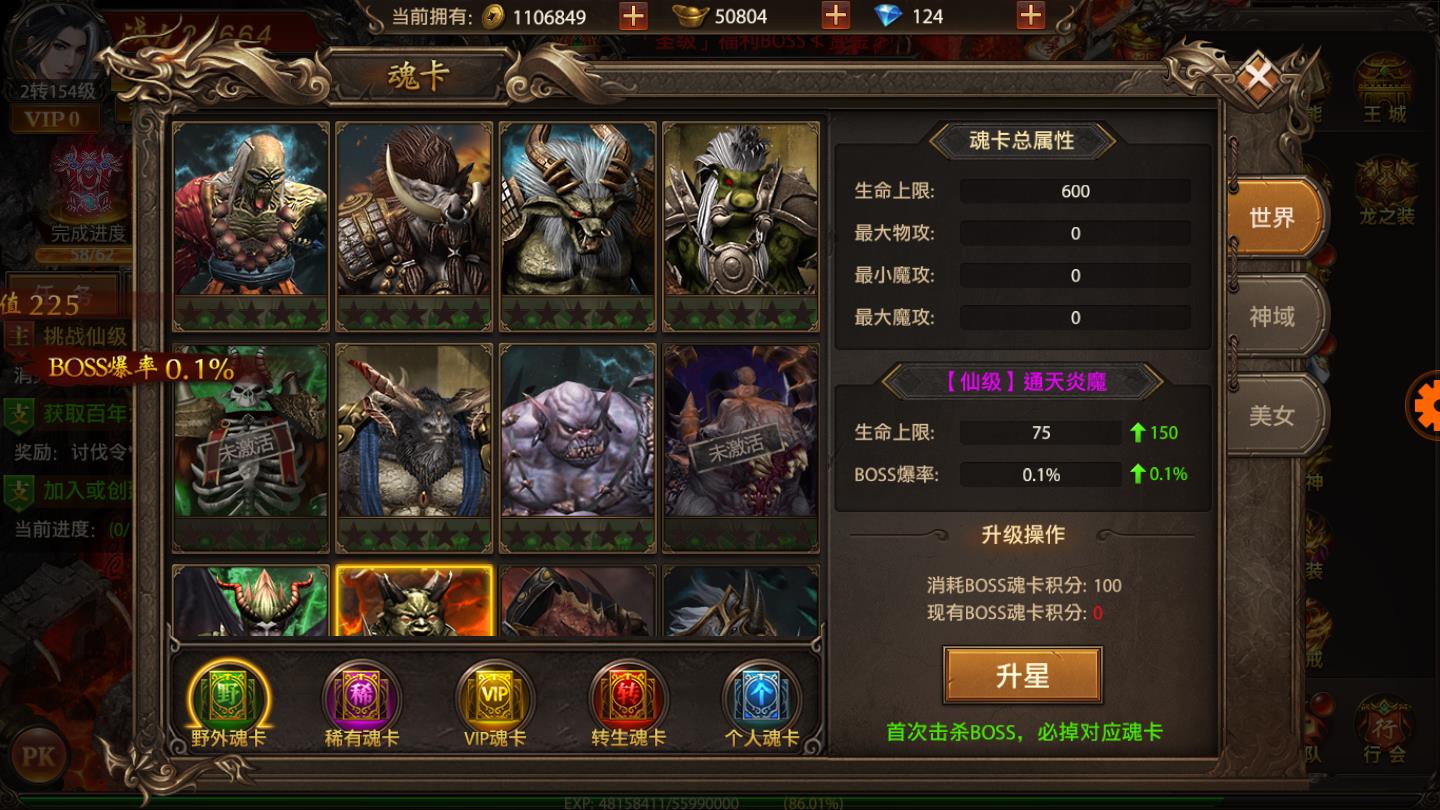1440x810 pixels.
Task: Add more gold ingots with plus button
Action: pyautogui.click(x=835, y=16)
